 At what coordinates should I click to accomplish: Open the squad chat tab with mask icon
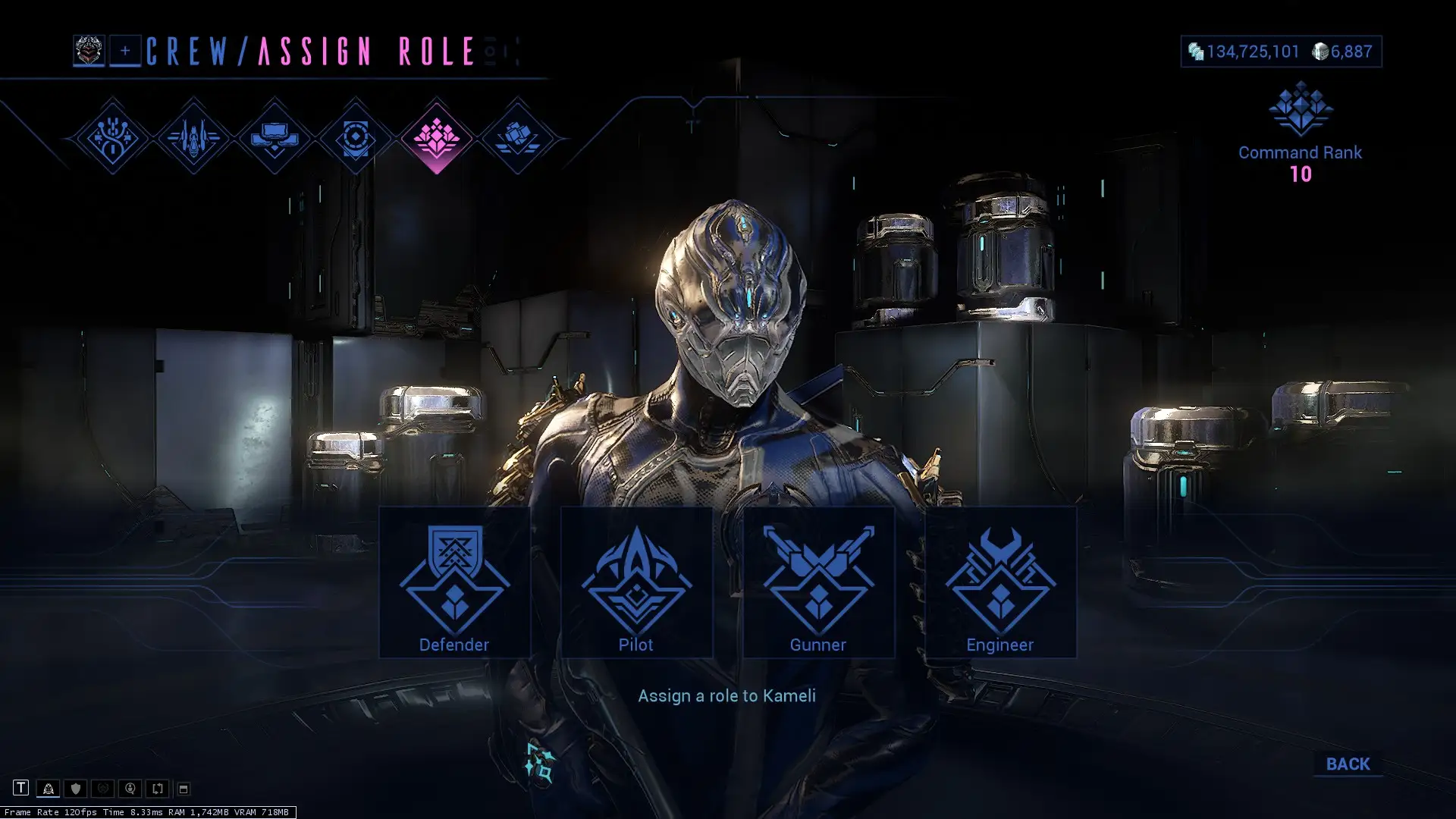[48, 789]
